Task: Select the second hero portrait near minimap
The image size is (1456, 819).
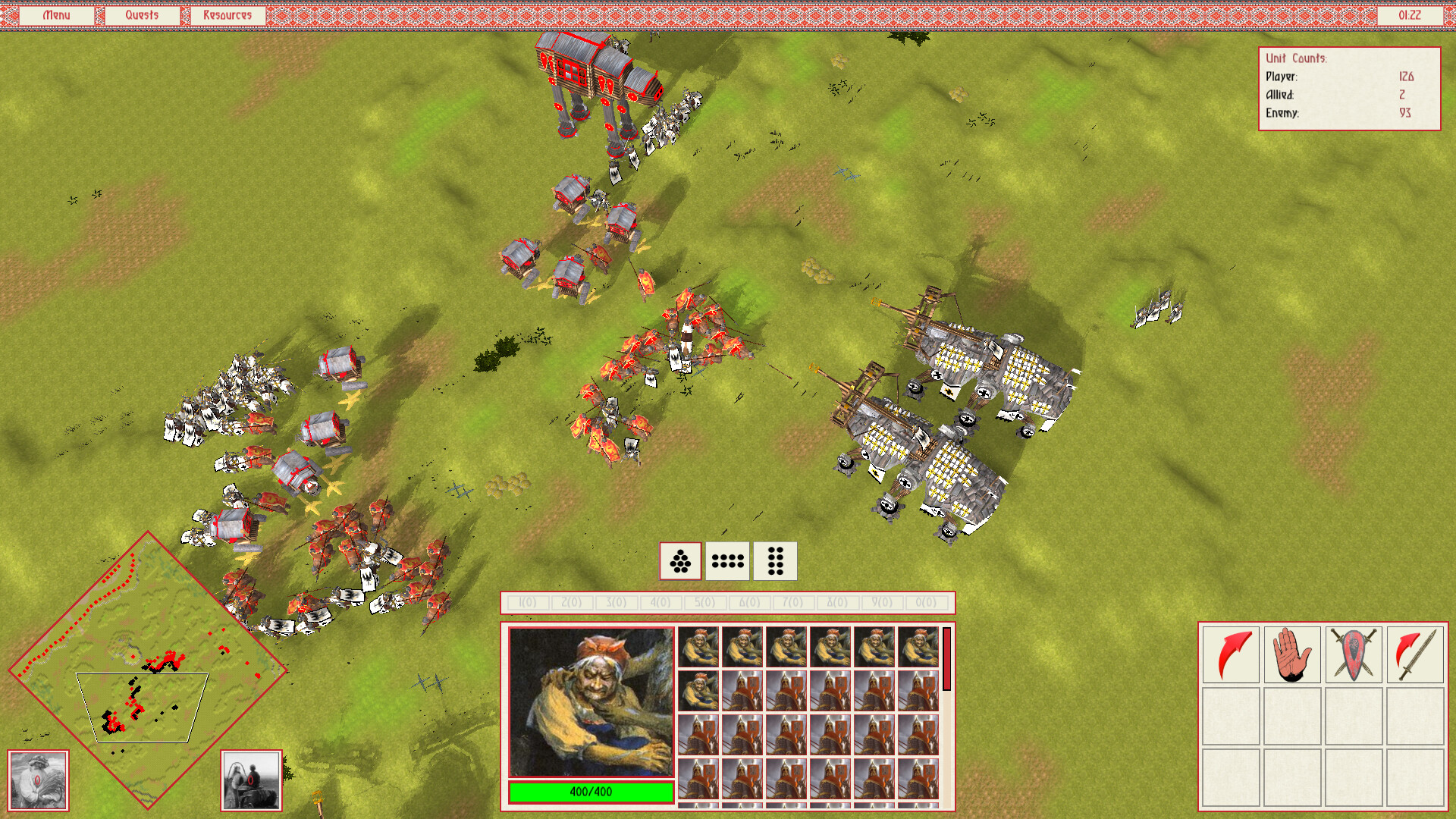Action: (x=250, y=780)
